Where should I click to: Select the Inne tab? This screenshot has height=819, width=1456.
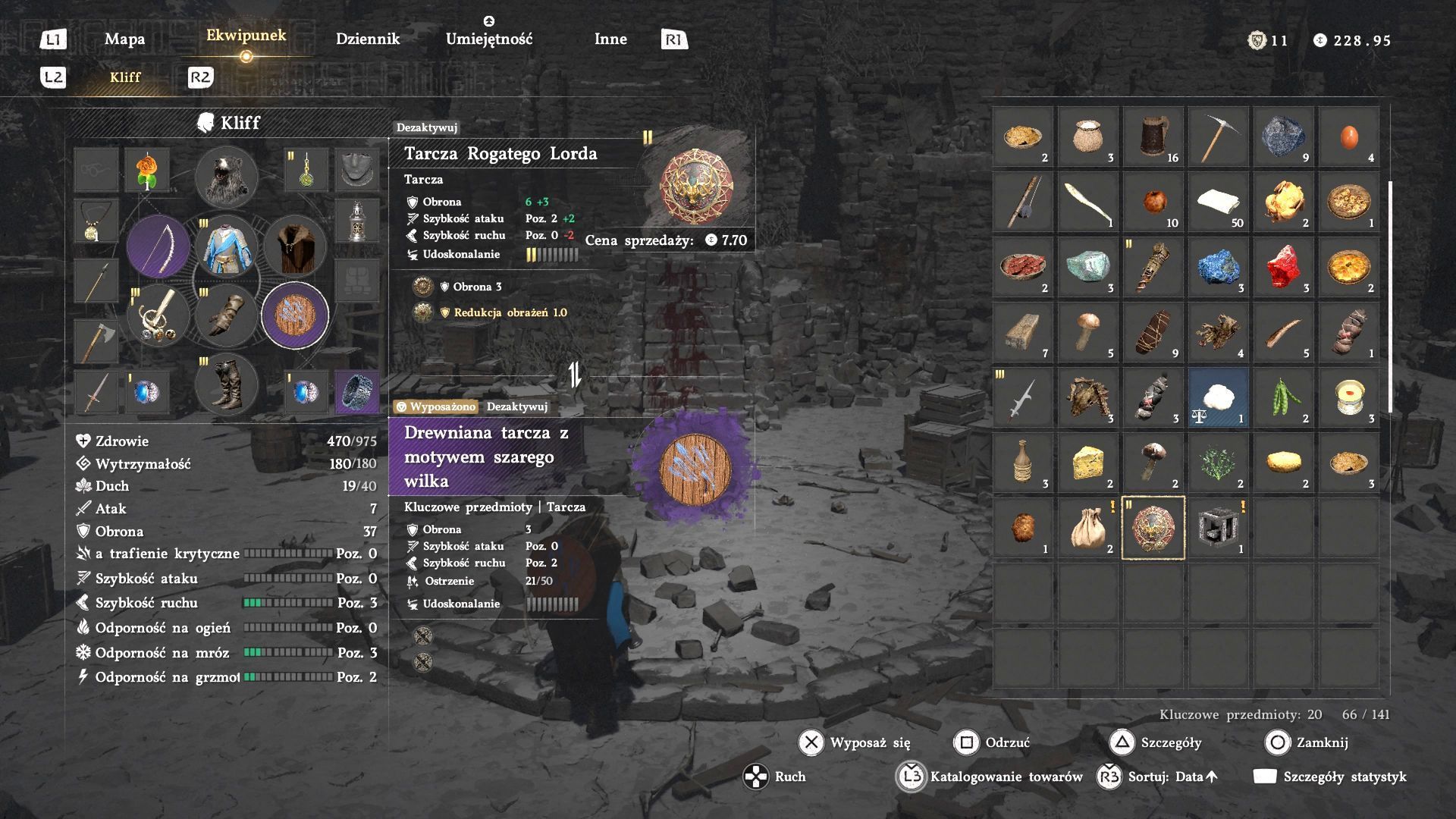pos(610,39)
